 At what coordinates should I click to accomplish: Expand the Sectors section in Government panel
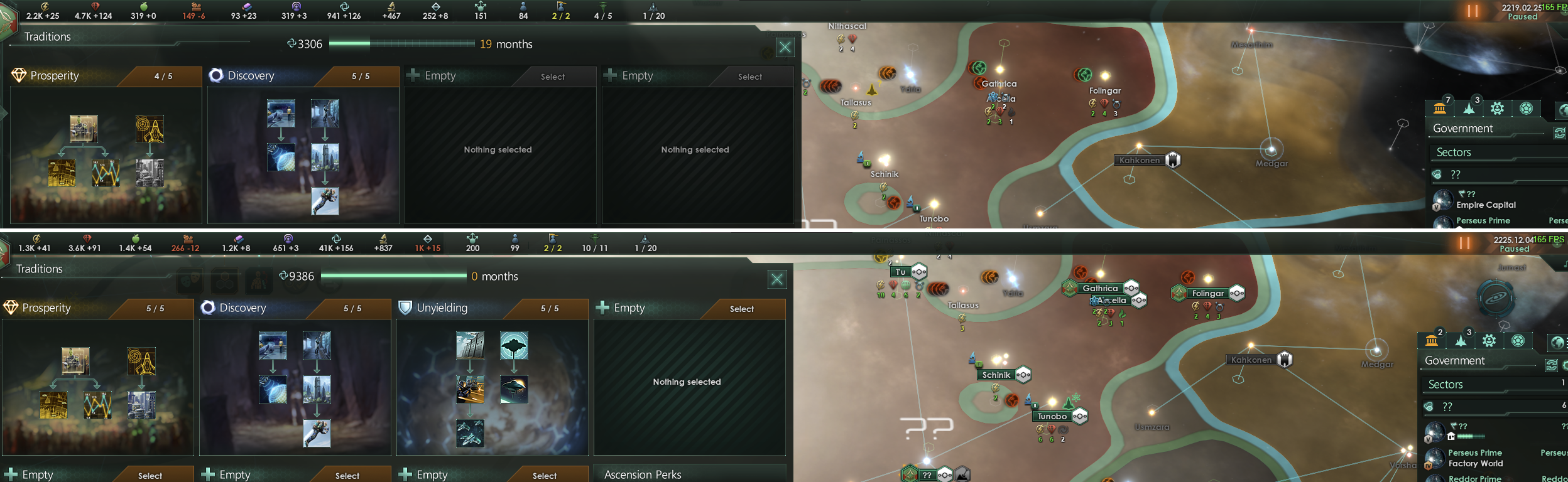coord(1453,152)
